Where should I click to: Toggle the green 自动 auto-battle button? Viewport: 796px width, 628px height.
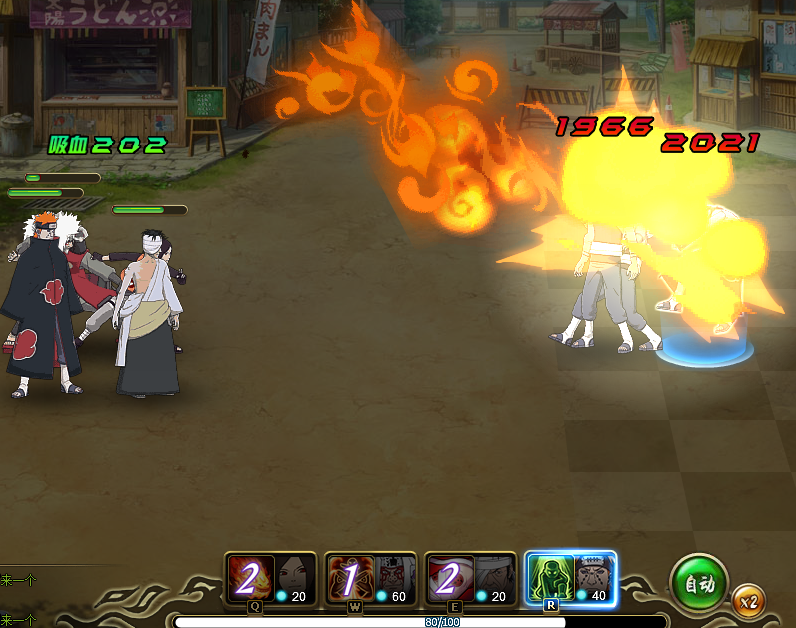699,583
